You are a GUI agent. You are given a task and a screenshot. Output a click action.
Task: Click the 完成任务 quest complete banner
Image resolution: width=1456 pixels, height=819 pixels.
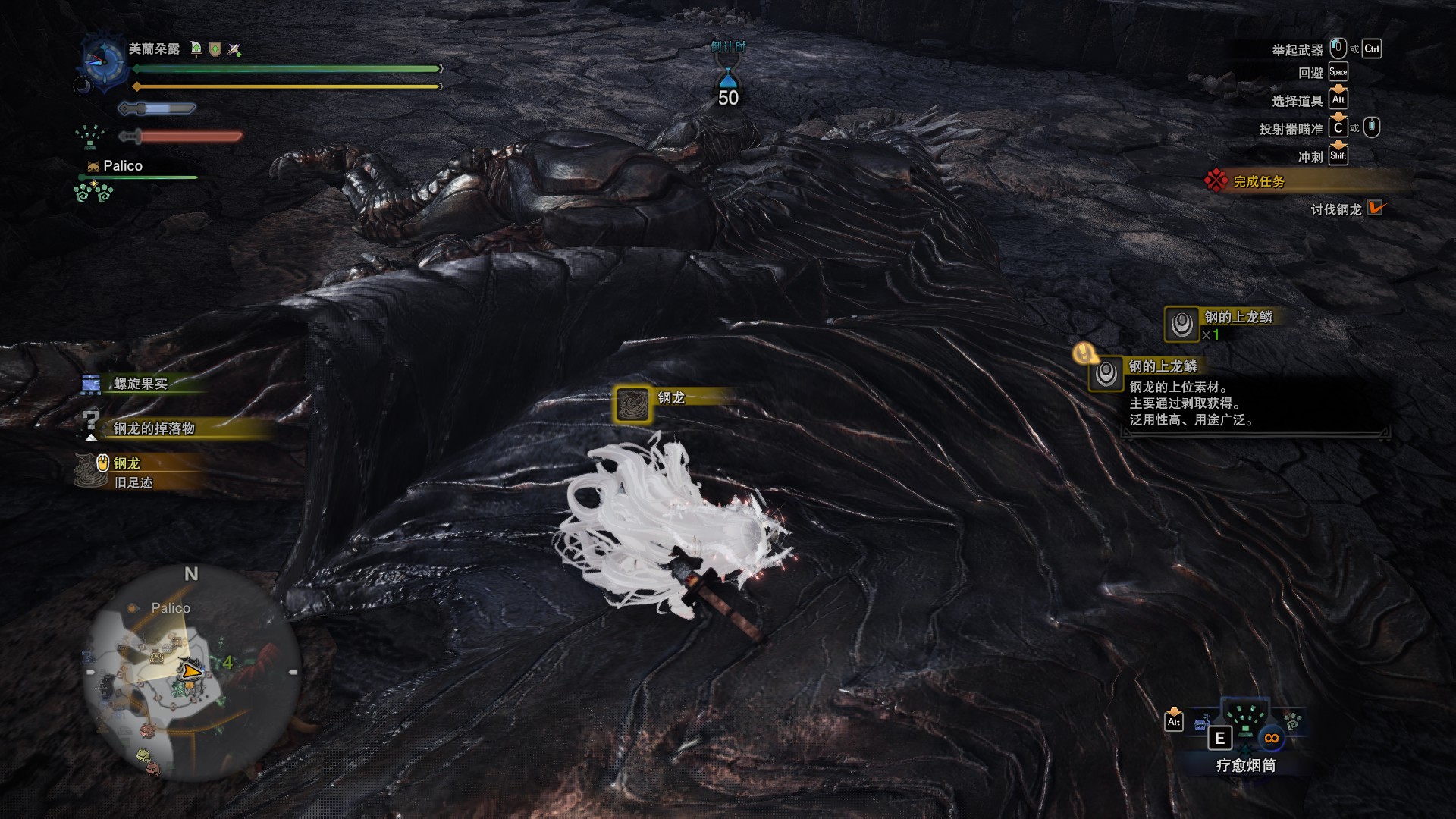1259,182
